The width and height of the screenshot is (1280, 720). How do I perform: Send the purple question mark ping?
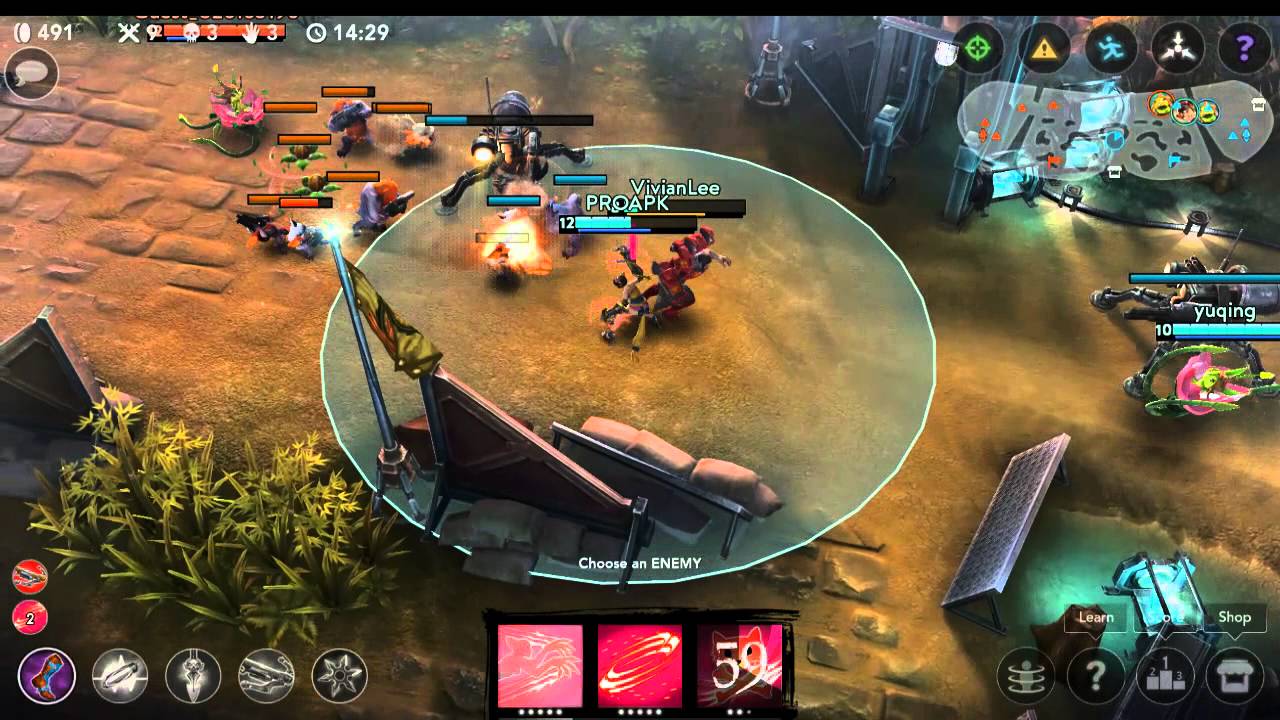point(1245,47)
